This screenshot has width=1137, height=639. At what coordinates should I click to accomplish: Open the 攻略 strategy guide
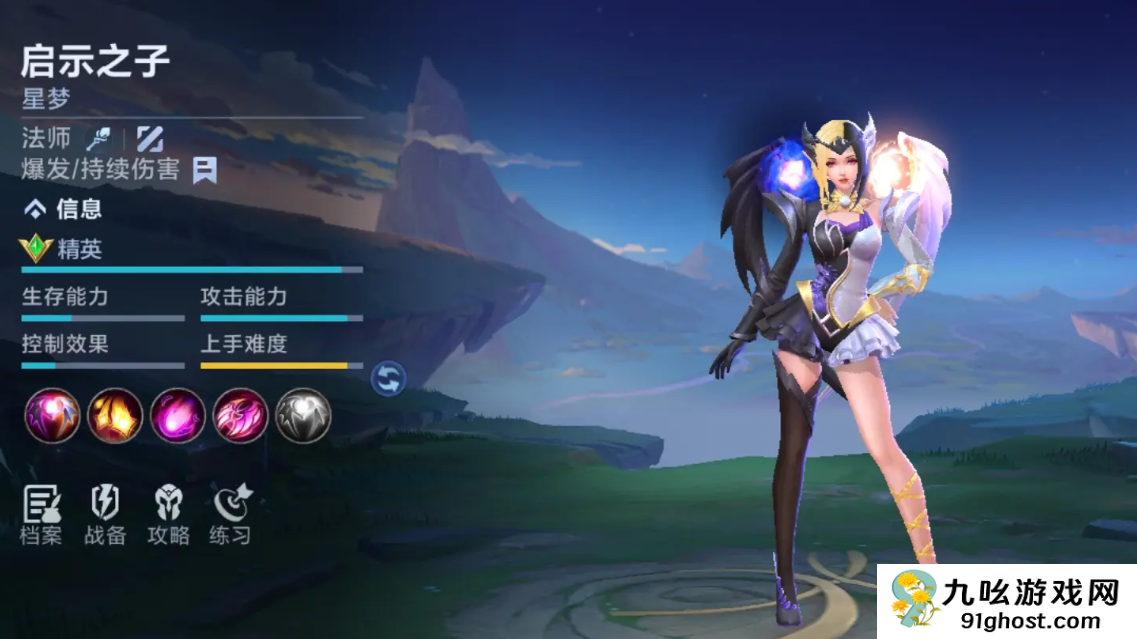pyautogui.click(x=168, y=514)
